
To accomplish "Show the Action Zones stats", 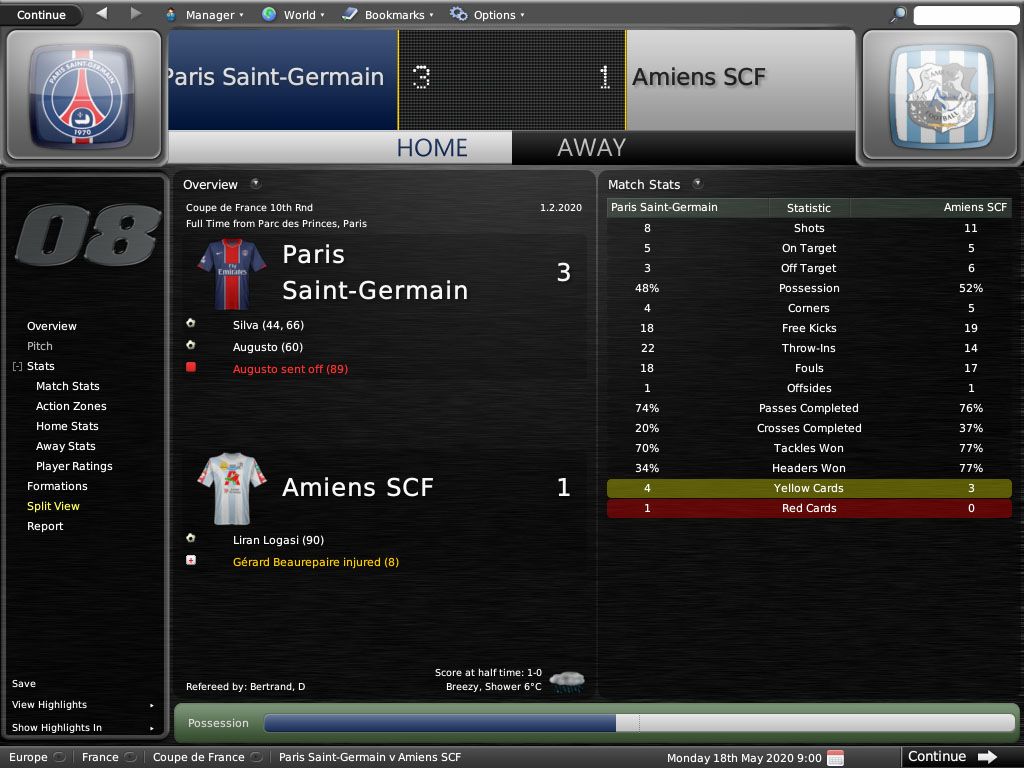I will point(71,406).
